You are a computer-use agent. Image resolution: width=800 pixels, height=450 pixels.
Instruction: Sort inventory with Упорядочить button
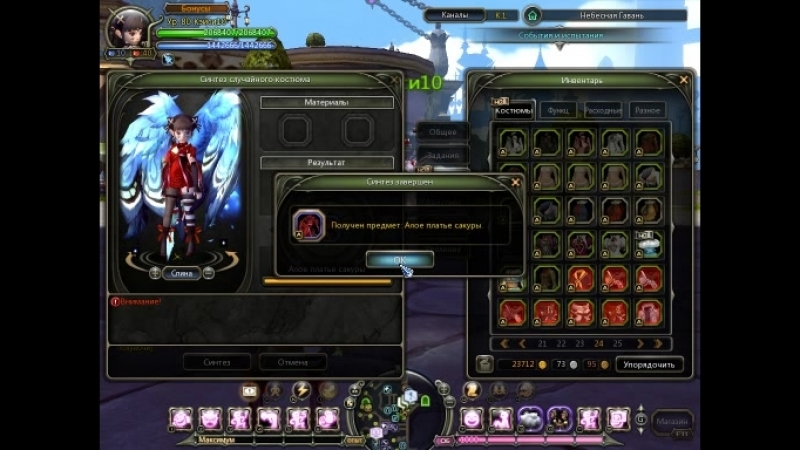649,365
